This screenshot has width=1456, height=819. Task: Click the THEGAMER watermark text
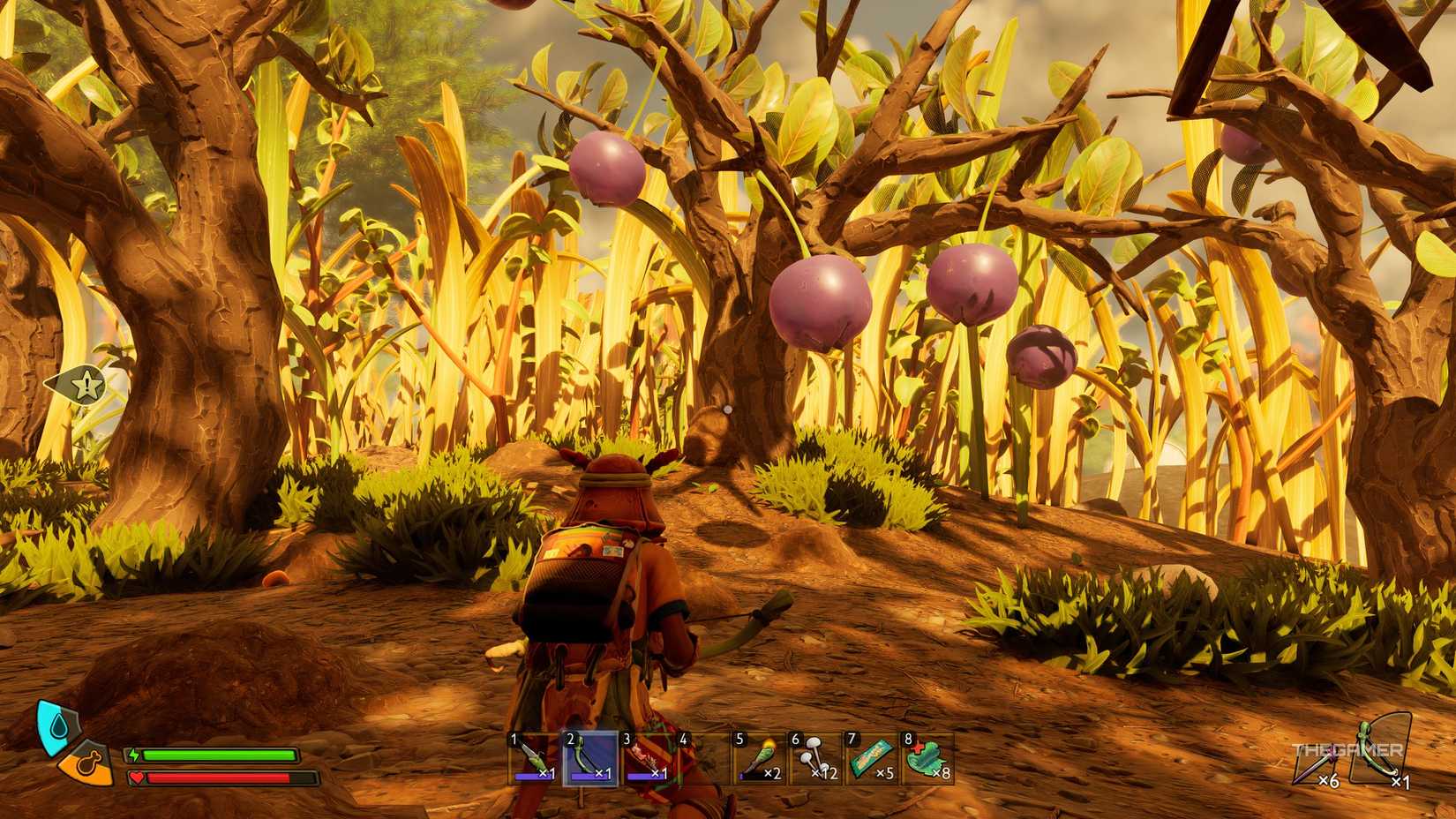[x=1347, y=749]
